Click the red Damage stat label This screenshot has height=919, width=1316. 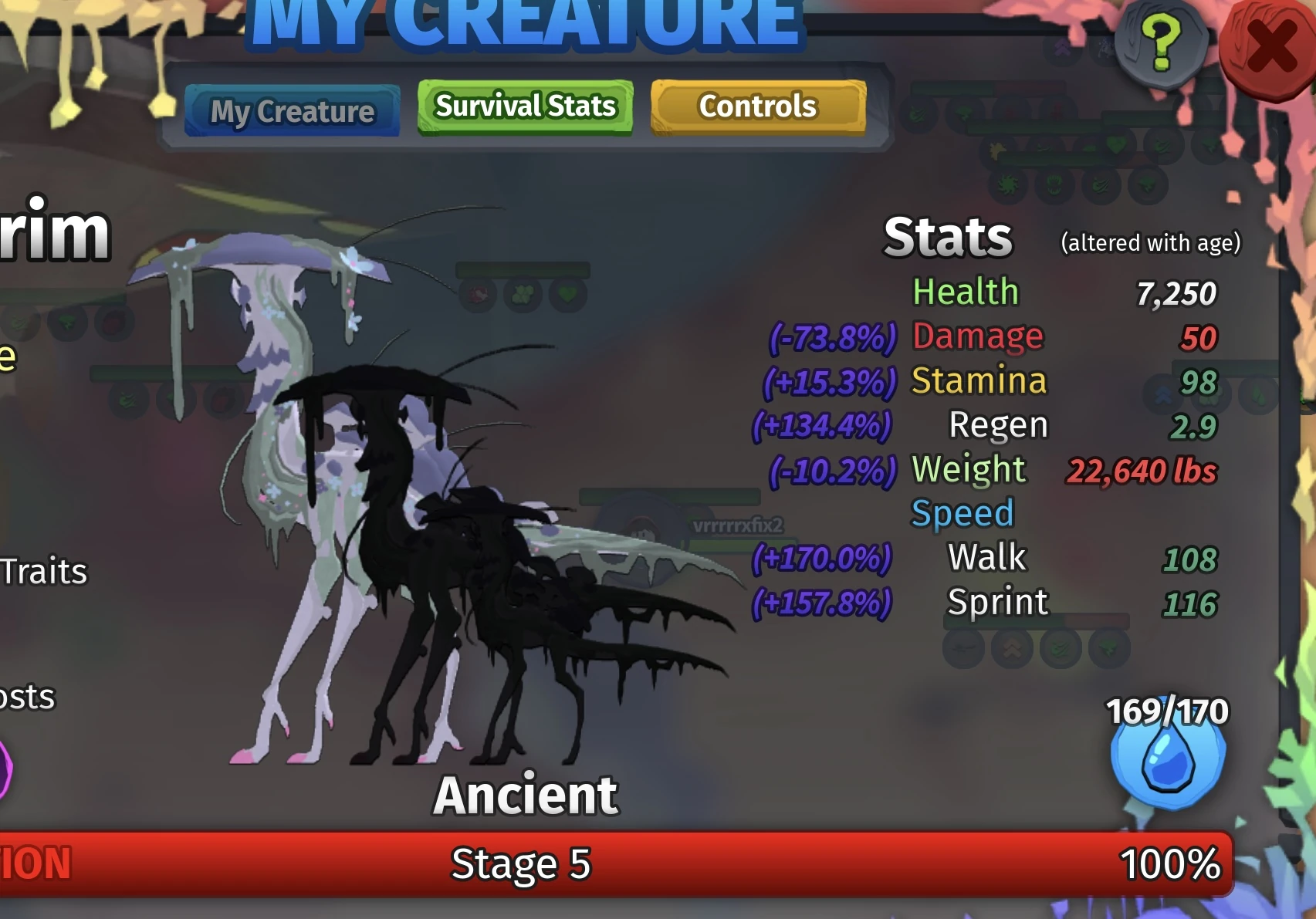(x=977, y=337)
